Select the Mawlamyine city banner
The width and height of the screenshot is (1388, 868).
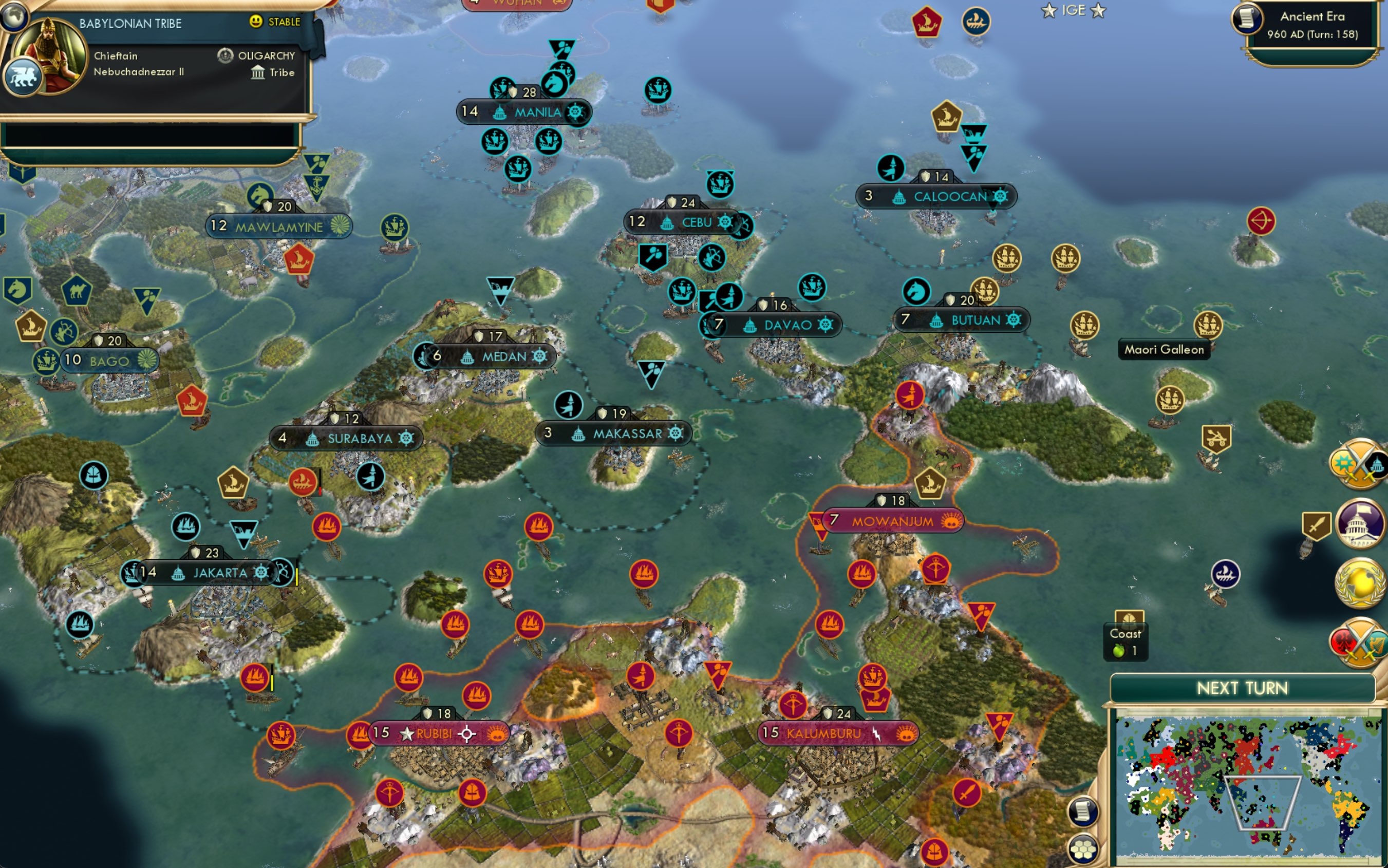point(279,227)
